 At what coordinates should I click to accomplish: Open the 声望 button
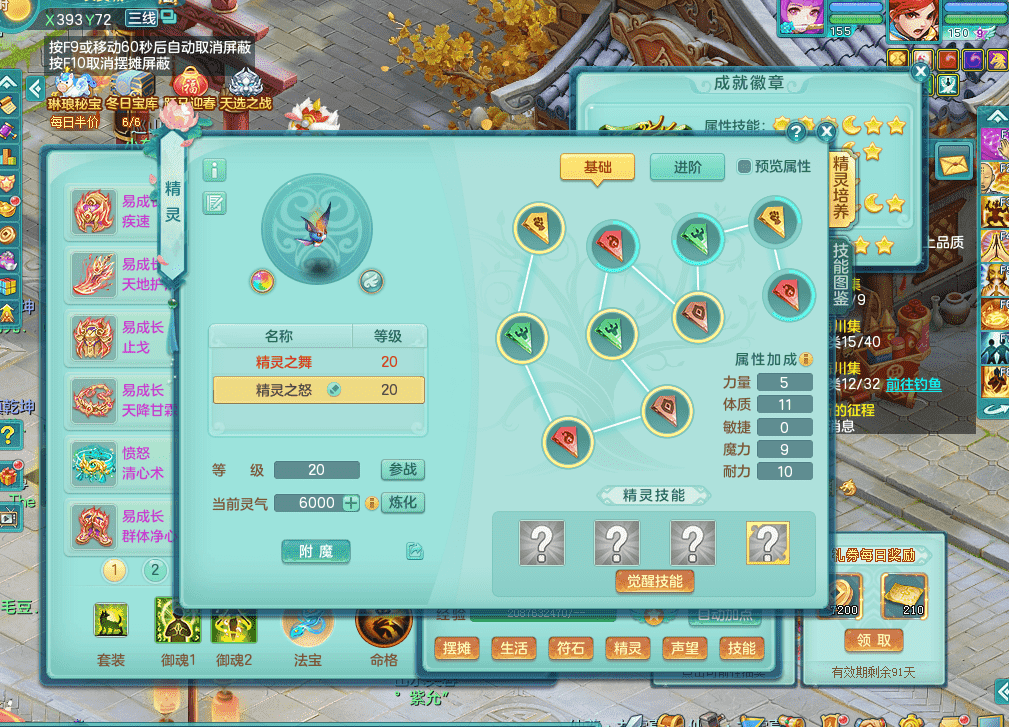click(x=685, y=648)
